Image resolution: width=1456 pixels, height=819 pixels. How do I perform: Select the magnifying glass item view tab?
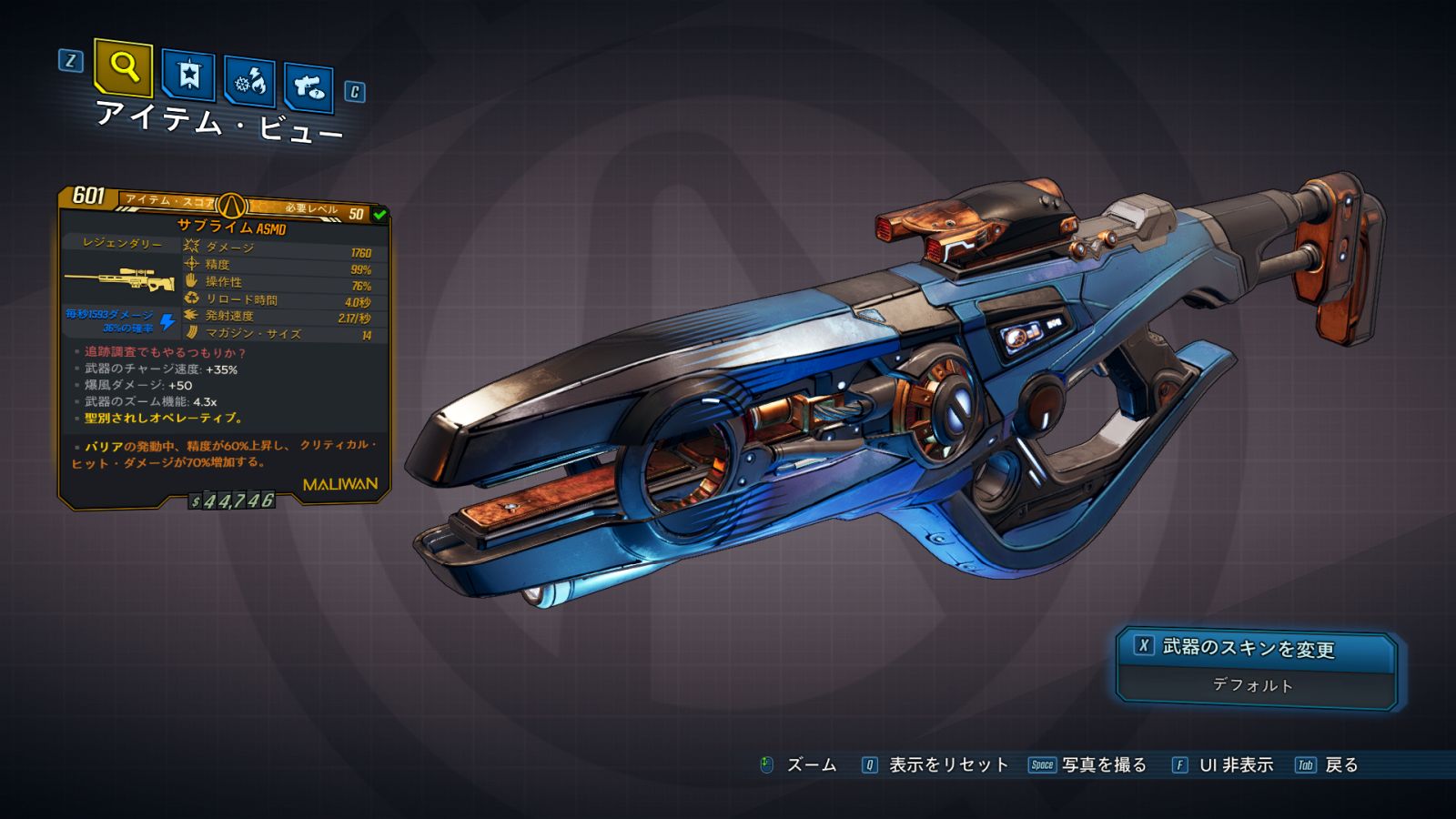(123, 67)
